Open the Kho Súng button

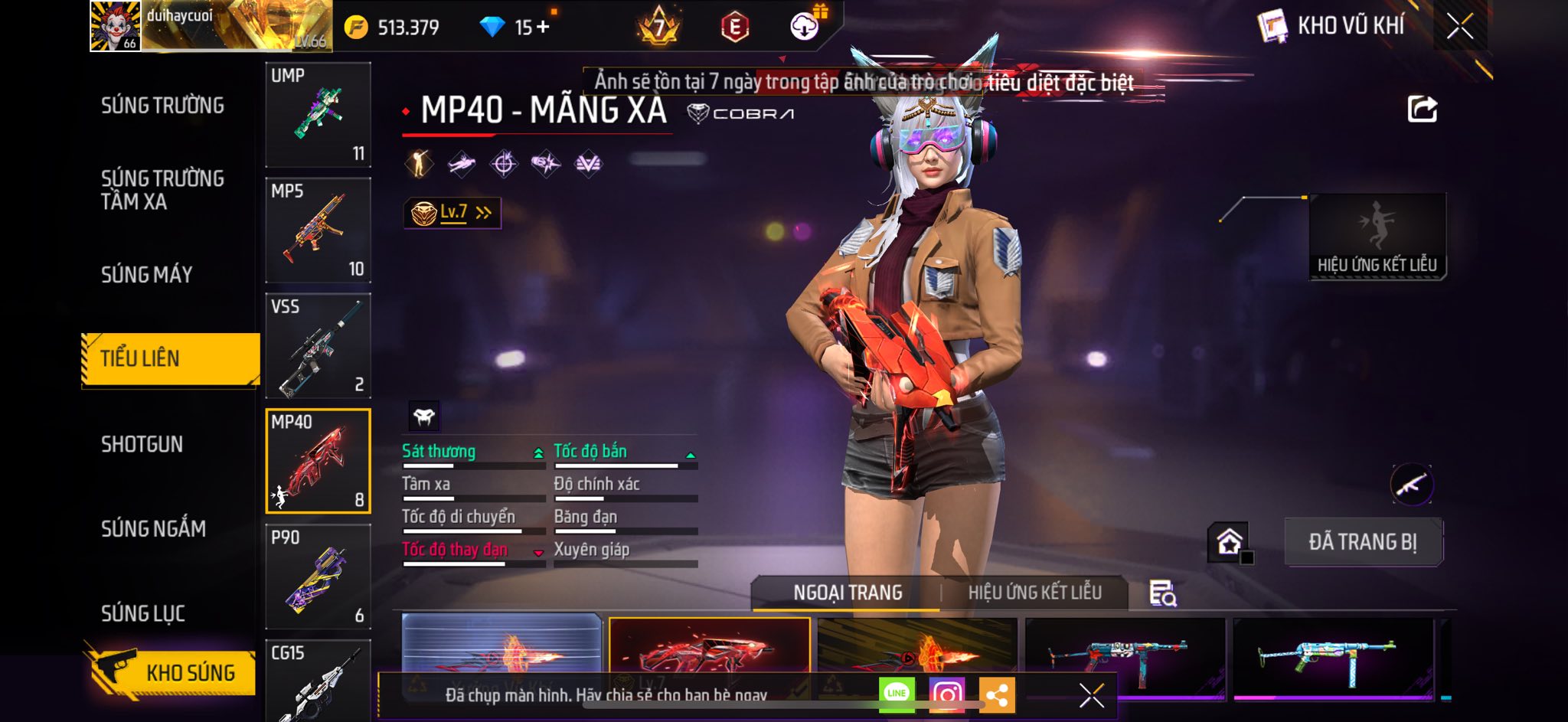tap(171, 672)
